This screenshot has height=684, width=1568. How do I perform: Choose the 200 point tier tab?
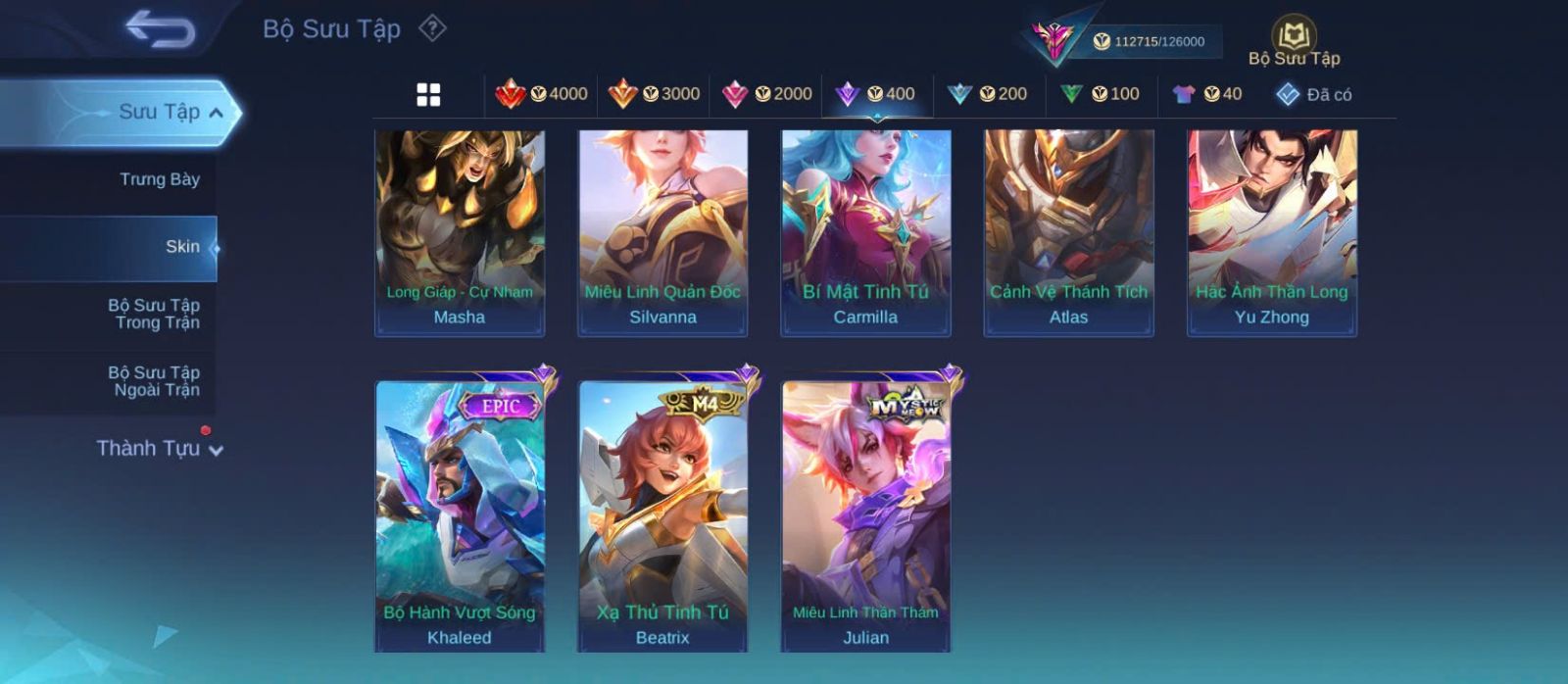point(988,94)
